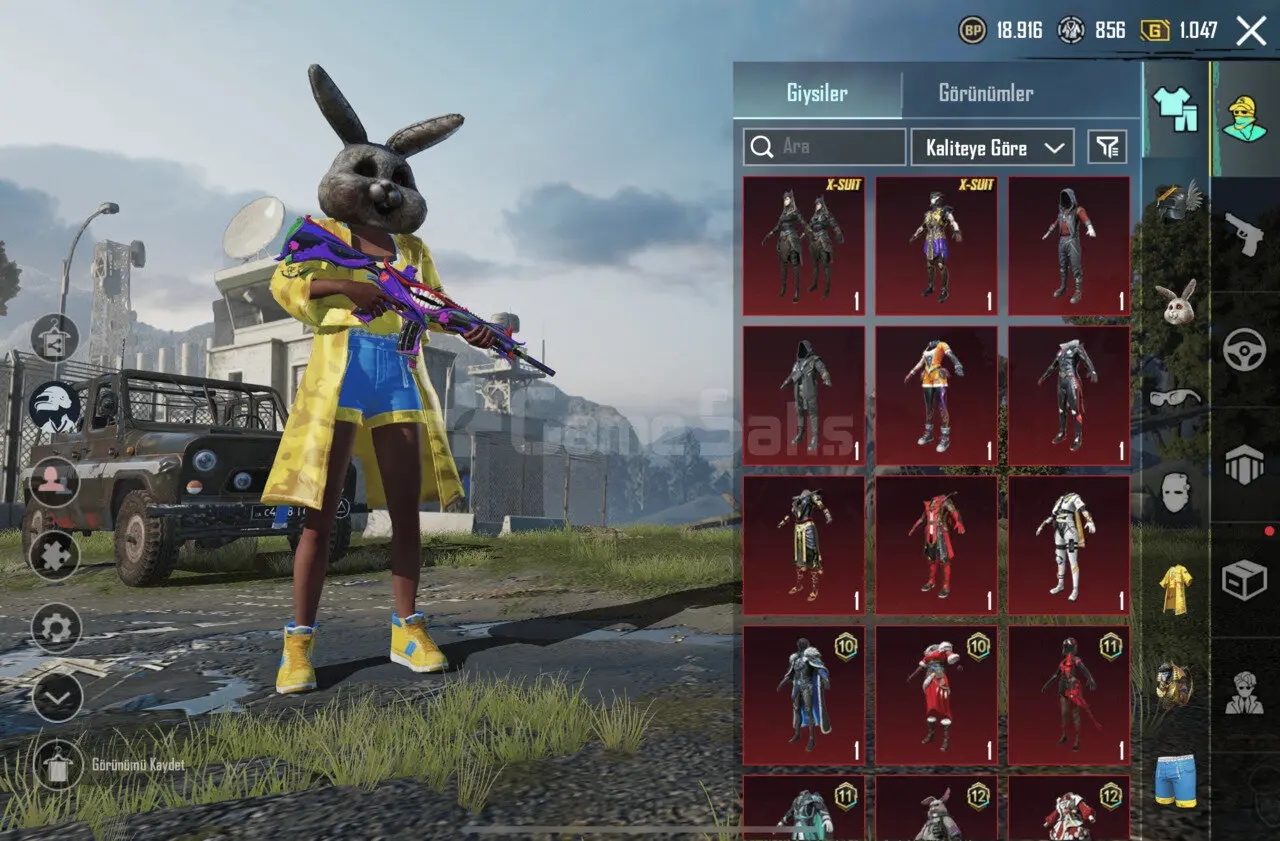Select the bunny mask headwear category

coord(1176,300)
